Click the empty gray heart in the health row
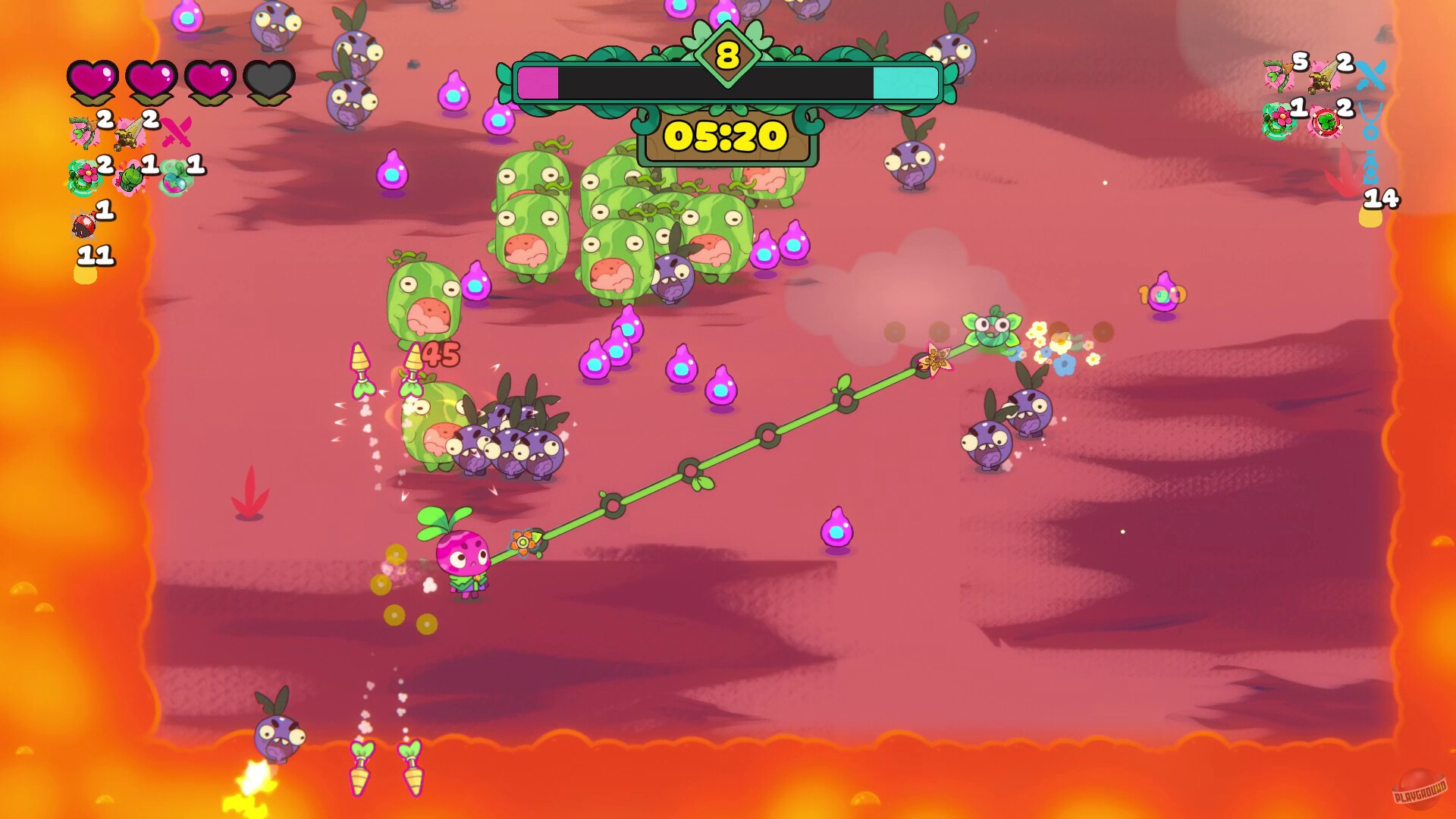This screenshot has width=1456, height=819. coord(268,82)
